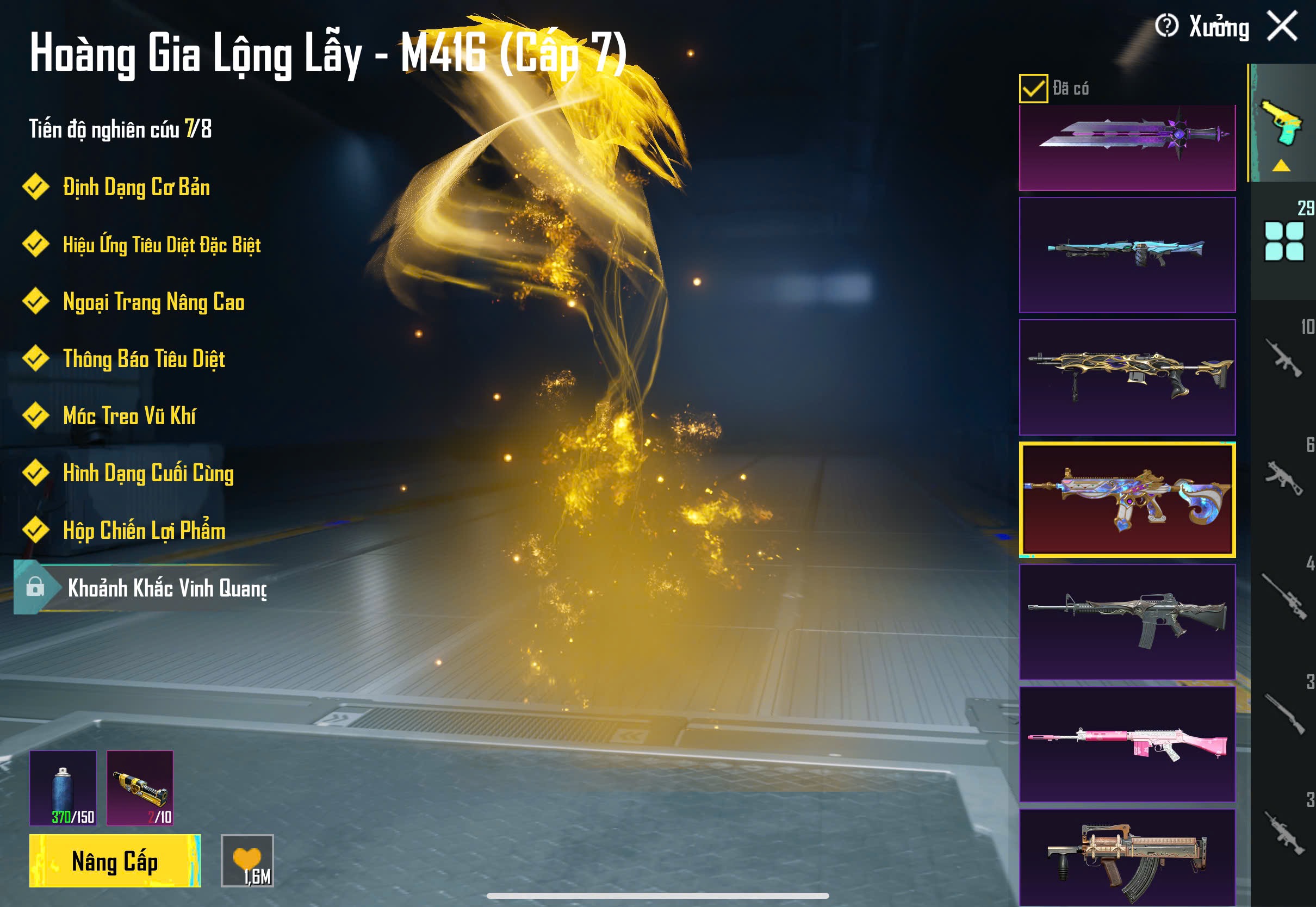The height and width of the screenshot is (907, 1316).
Task: Toggle the Đã có owned filter checkbox
Action: [x=1033, y=89]
